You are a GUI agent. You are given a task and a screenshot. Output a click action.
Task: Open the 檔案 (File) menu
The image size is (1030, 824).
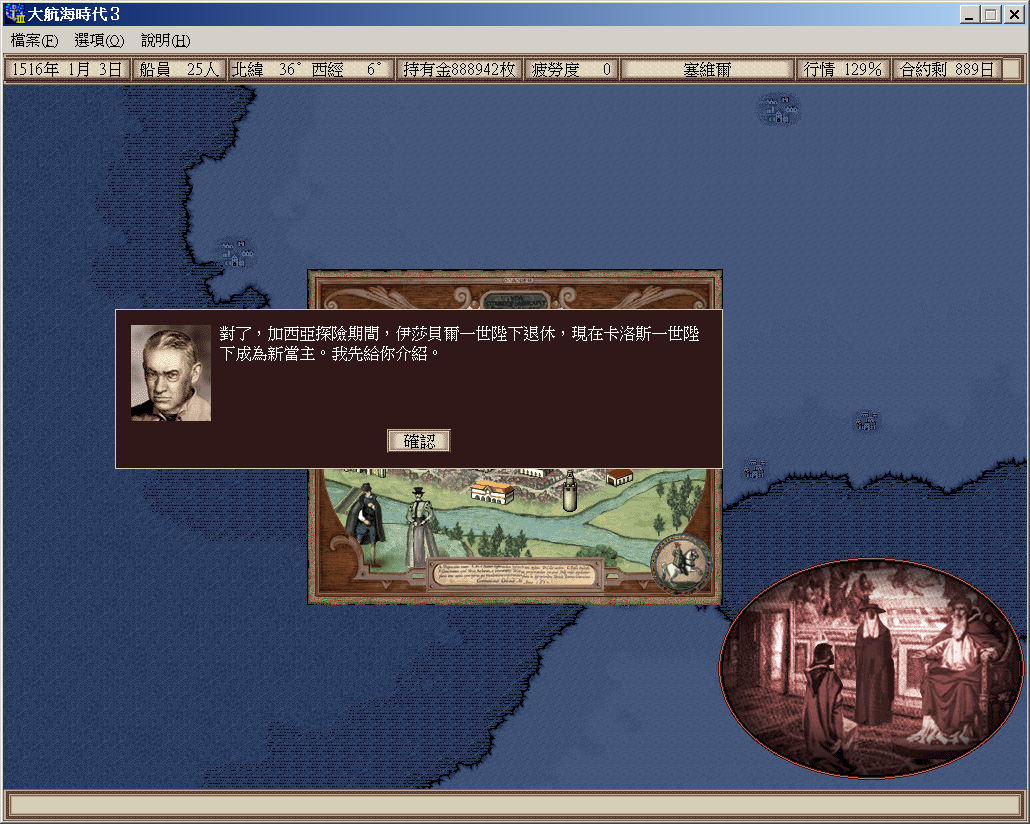(x=34, y=41)
